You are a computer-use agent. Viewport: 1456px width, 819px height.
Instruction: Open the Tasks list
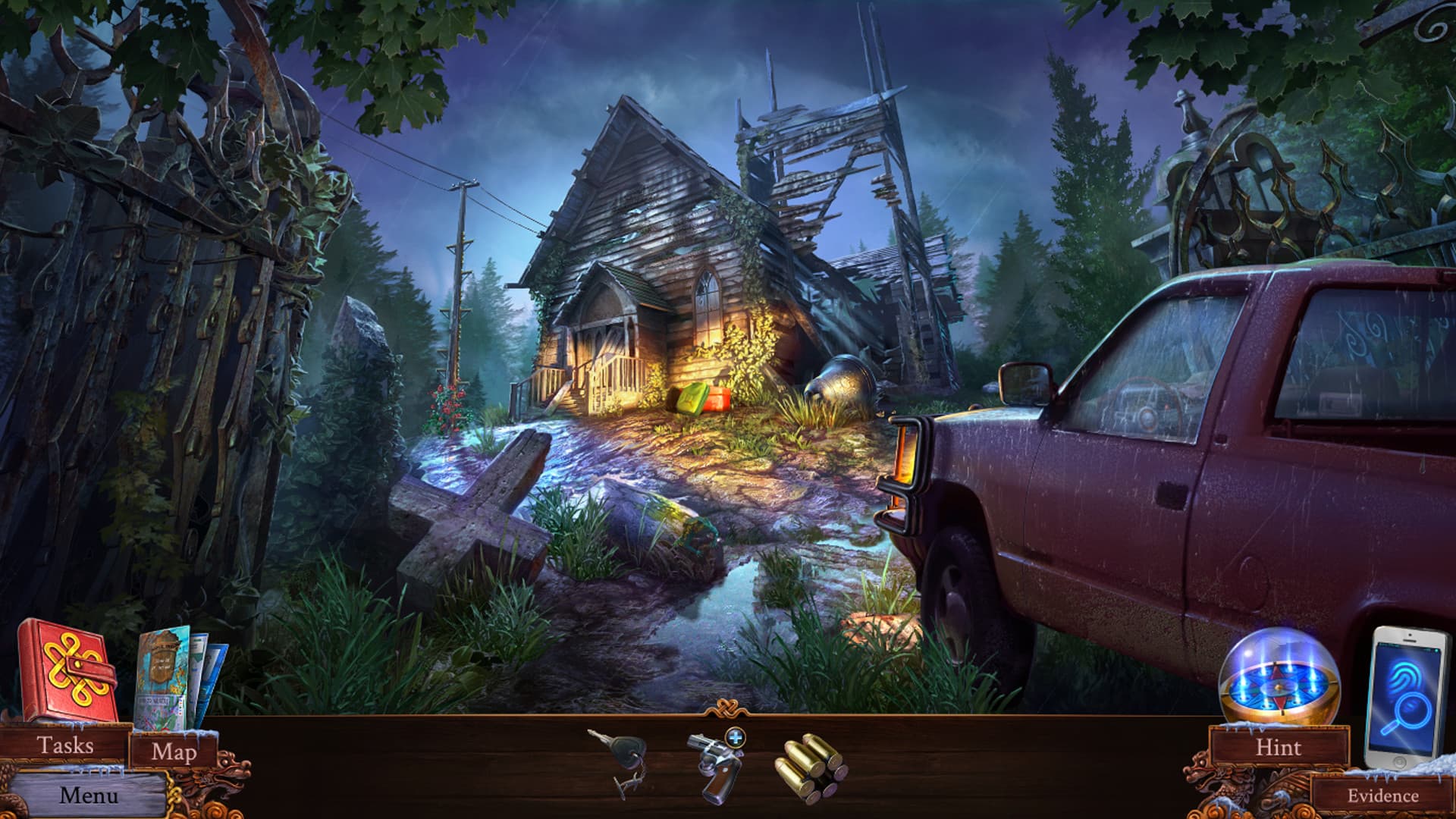(67, 745)
